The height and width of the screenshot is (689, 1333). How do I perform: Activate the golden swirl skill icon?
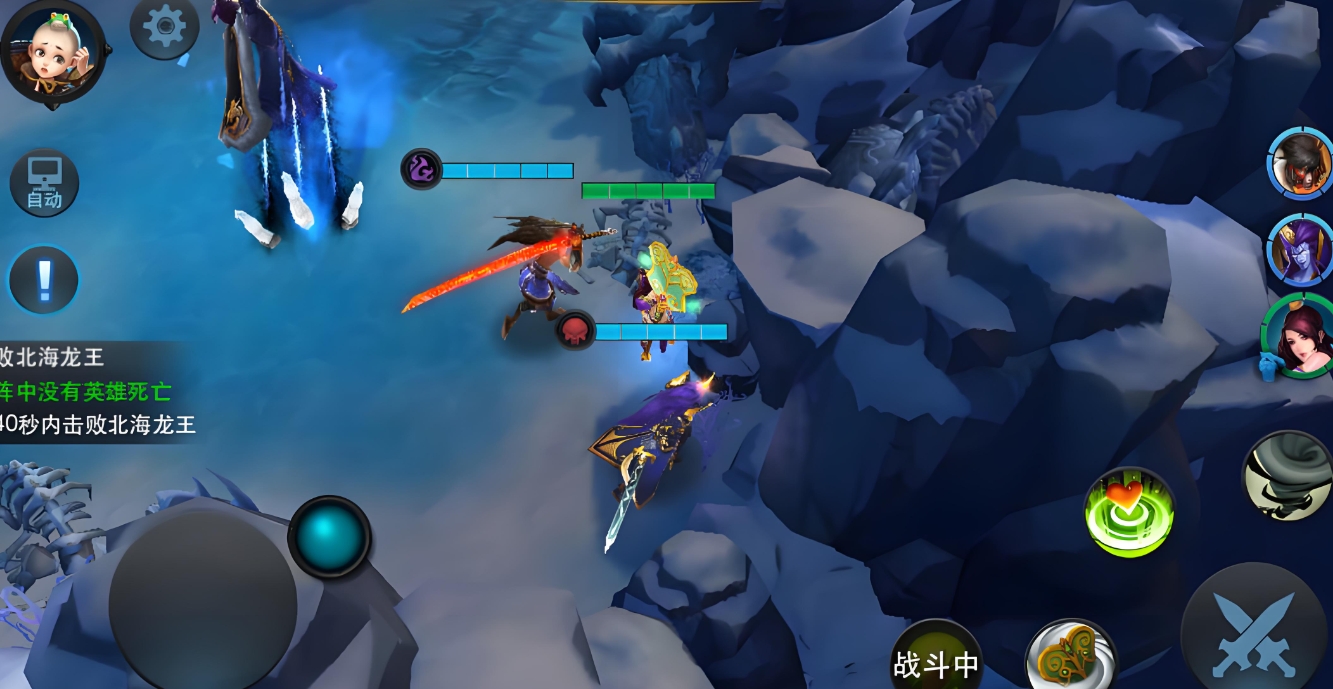(1070, 658)
